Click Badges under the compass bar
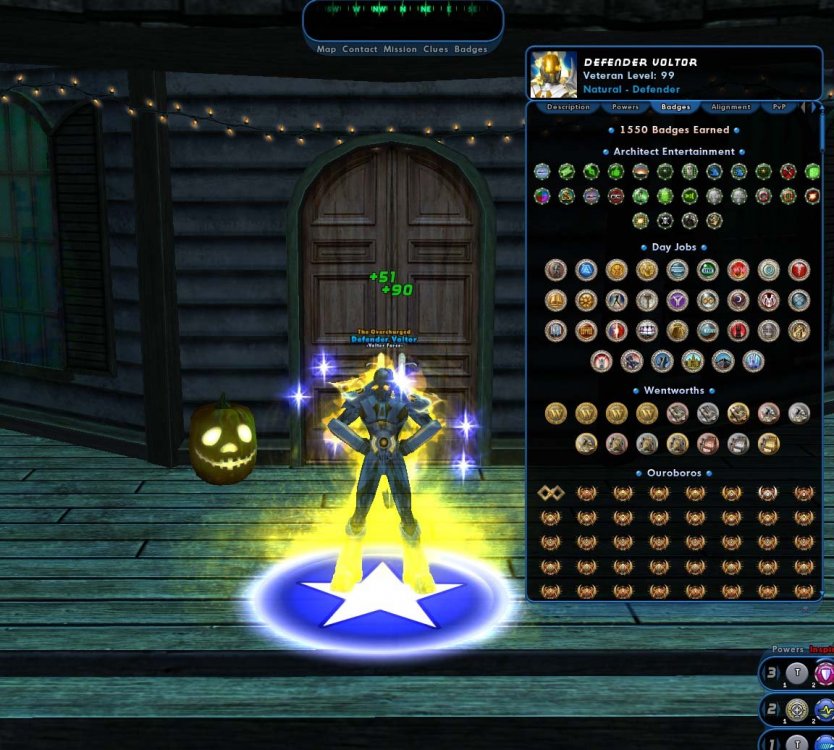 471,49
